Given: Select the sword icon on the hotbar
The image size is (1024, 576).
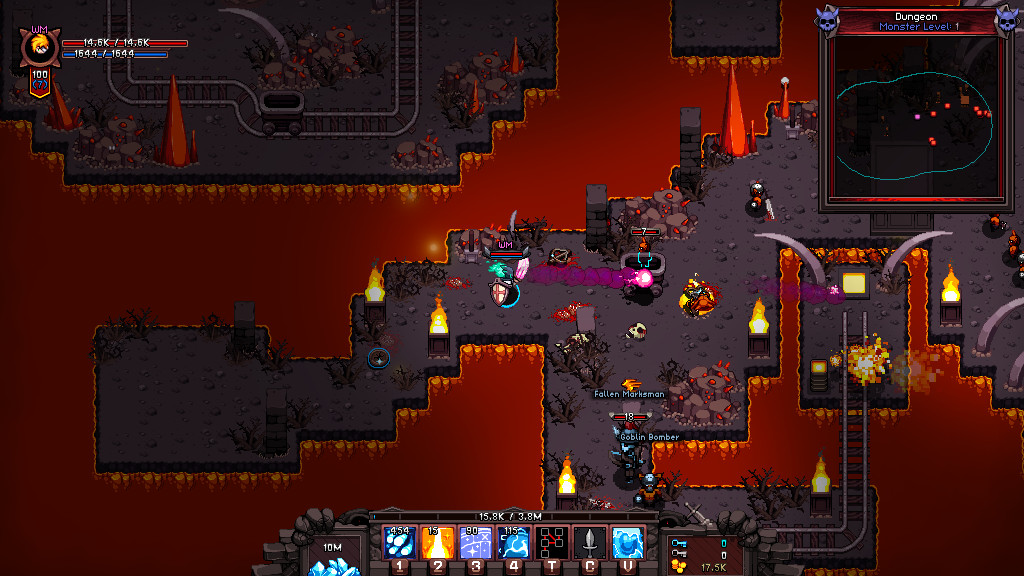Looking at the screenshot, I should coord(590,543).
